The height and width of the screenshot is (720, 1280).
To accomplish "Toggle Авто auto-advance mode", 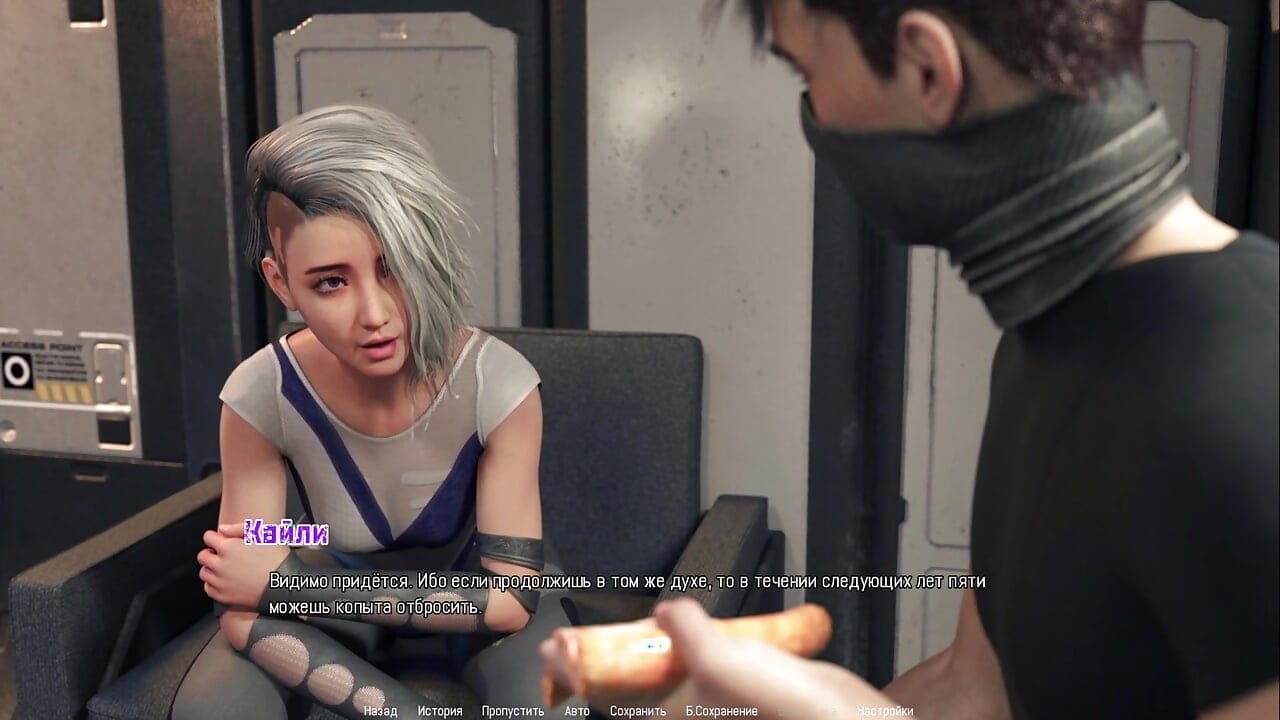I will (x=577, y=711).
